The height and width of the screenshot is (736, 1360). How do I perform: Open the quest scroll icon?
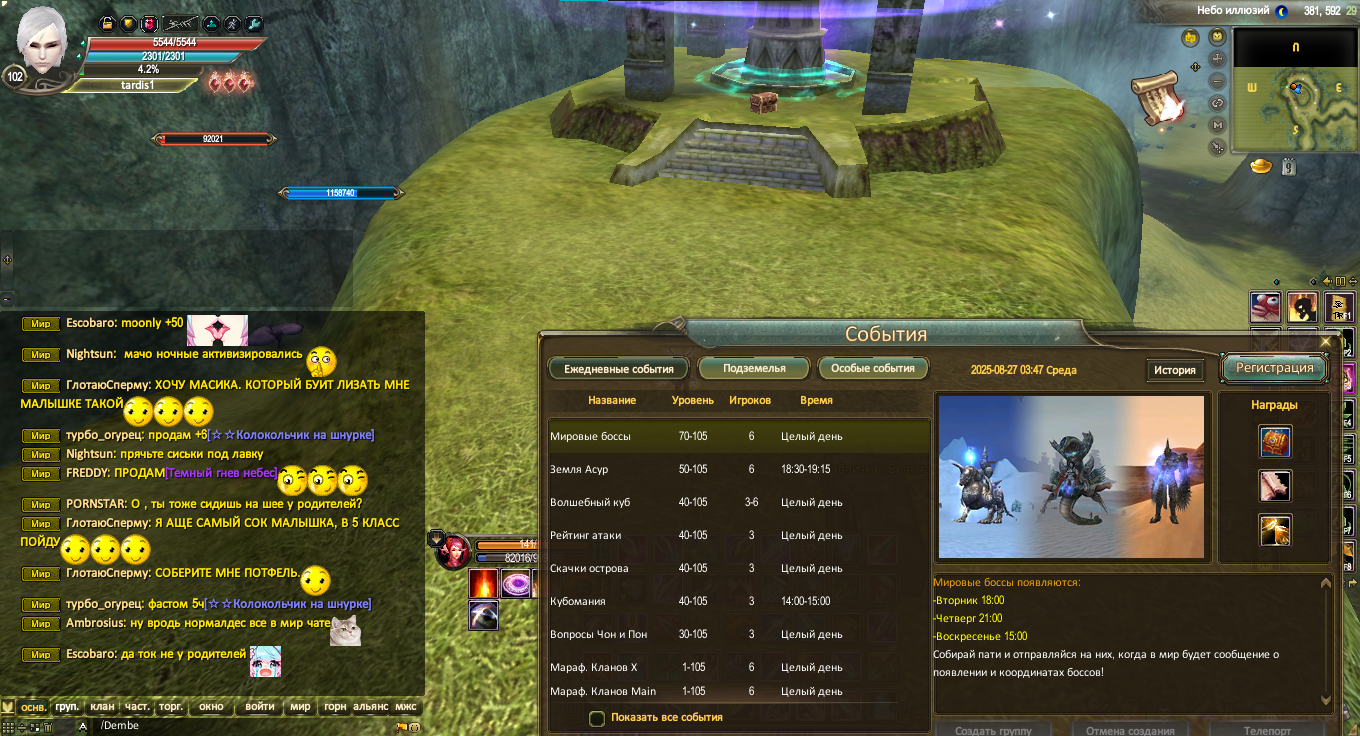(1157, 96)
